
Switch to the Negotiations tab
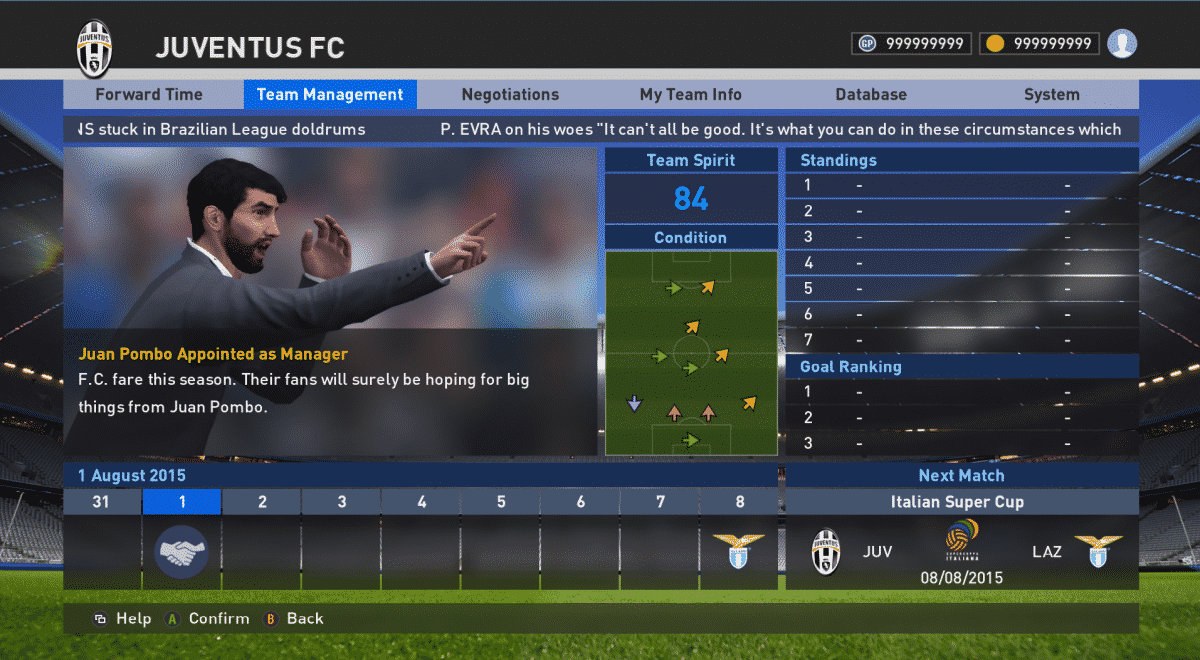[510, 95]
